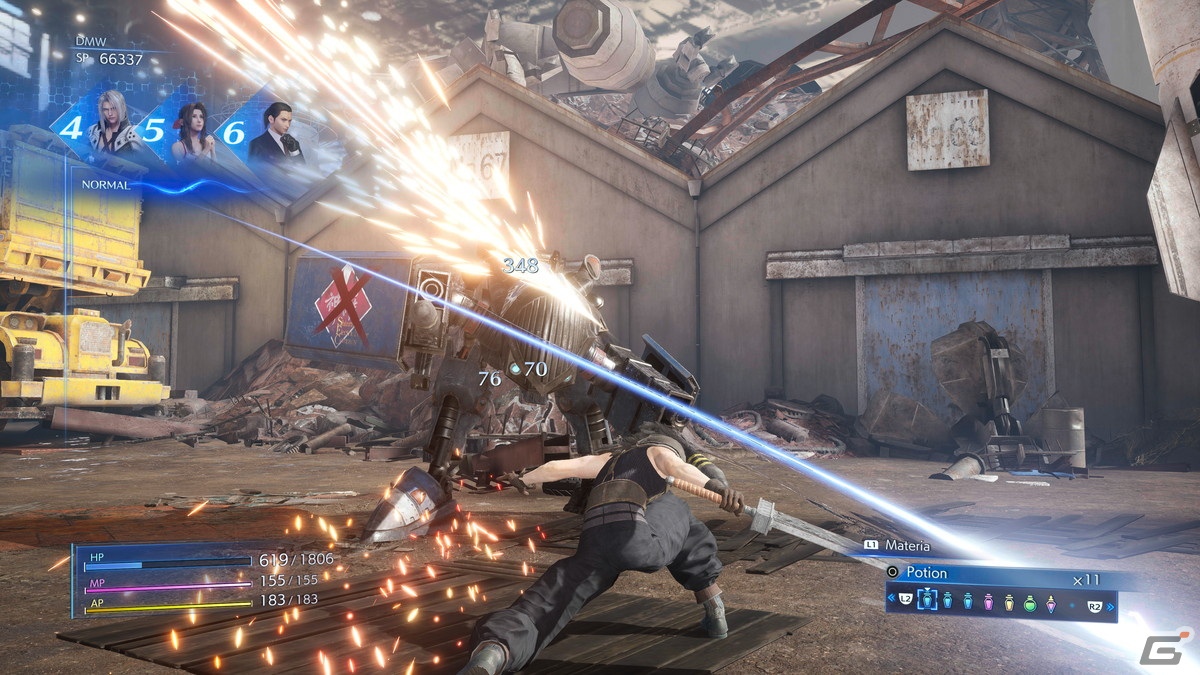Click the left double-arrow on the item bar
Screen dimensions: 1200x675
(891, 600)
